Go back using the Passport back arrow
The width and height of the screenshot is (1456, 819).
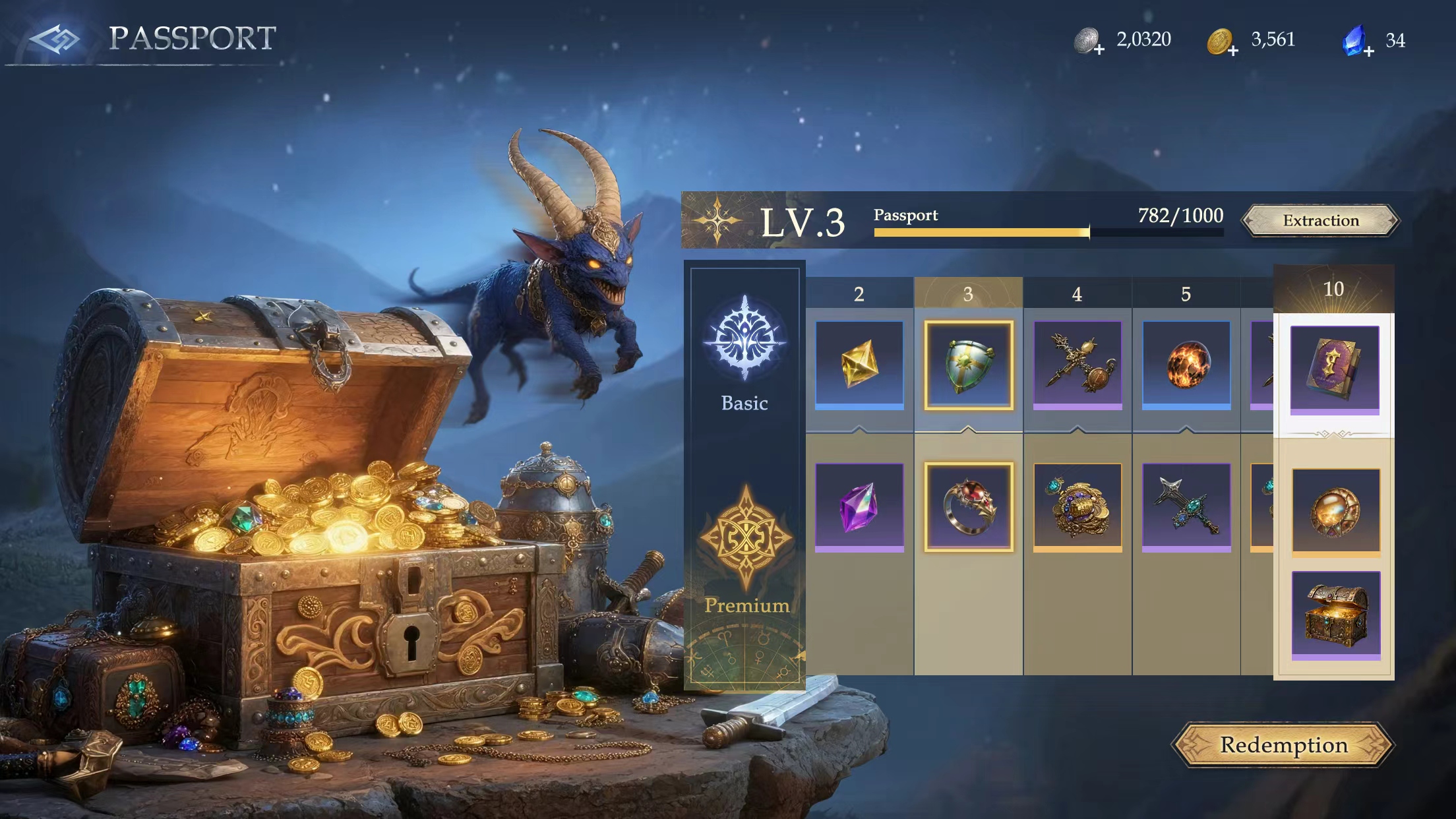pyautogui.click(x=55, y=40)
